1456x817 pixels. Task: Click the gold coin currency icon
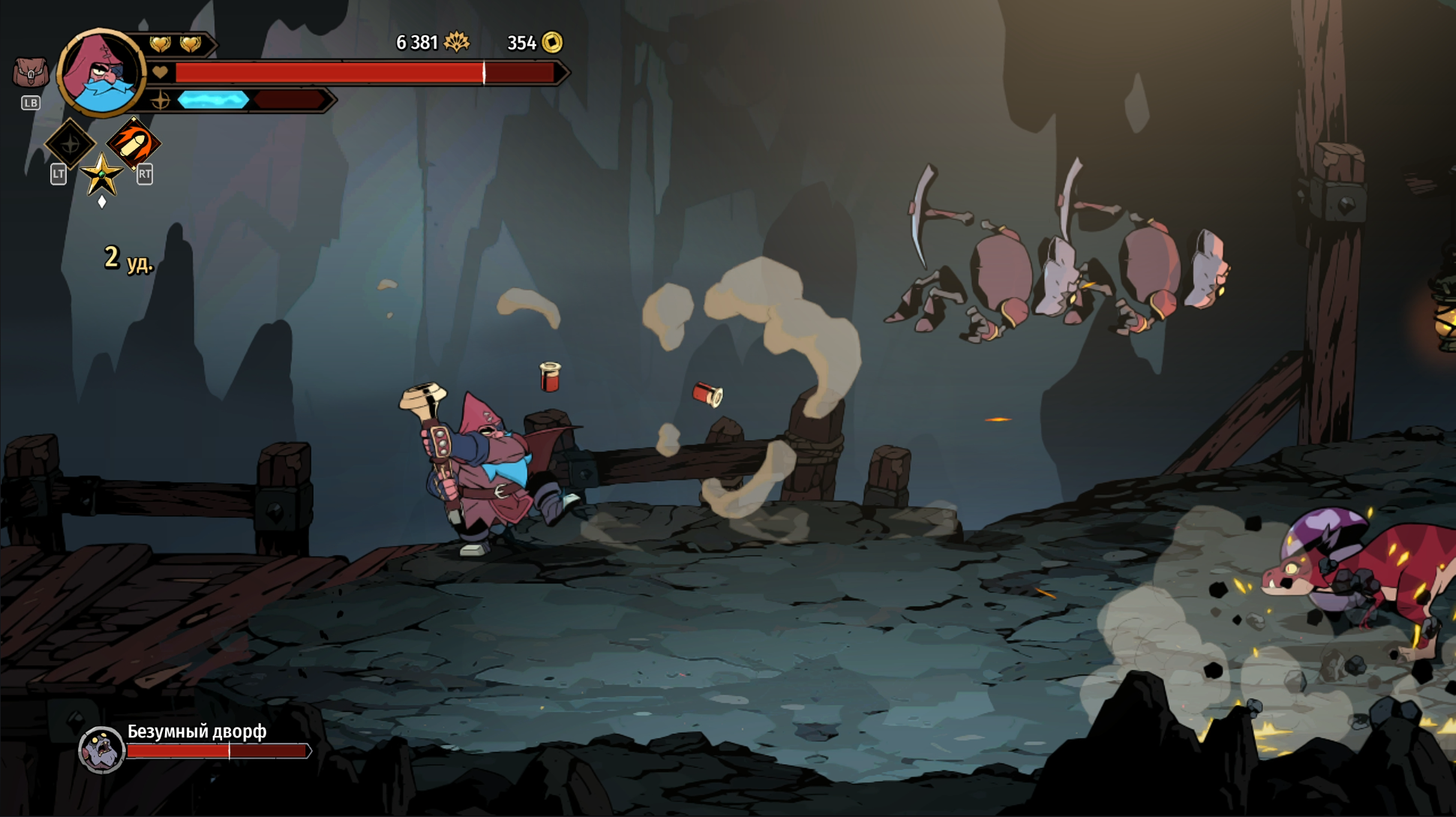tap(552, 43)
